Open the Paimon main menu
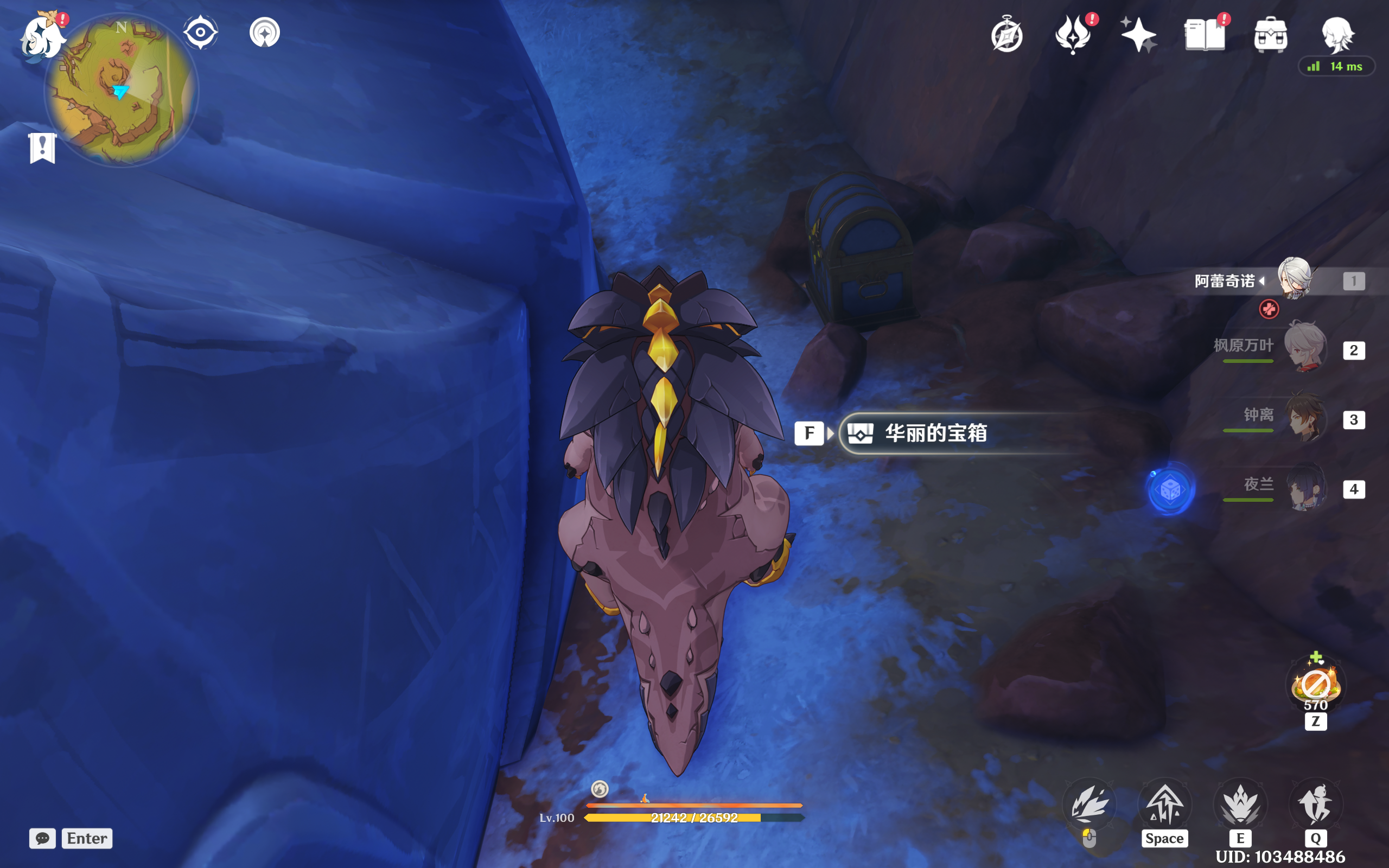The image size is (1389, 868). 41,36
